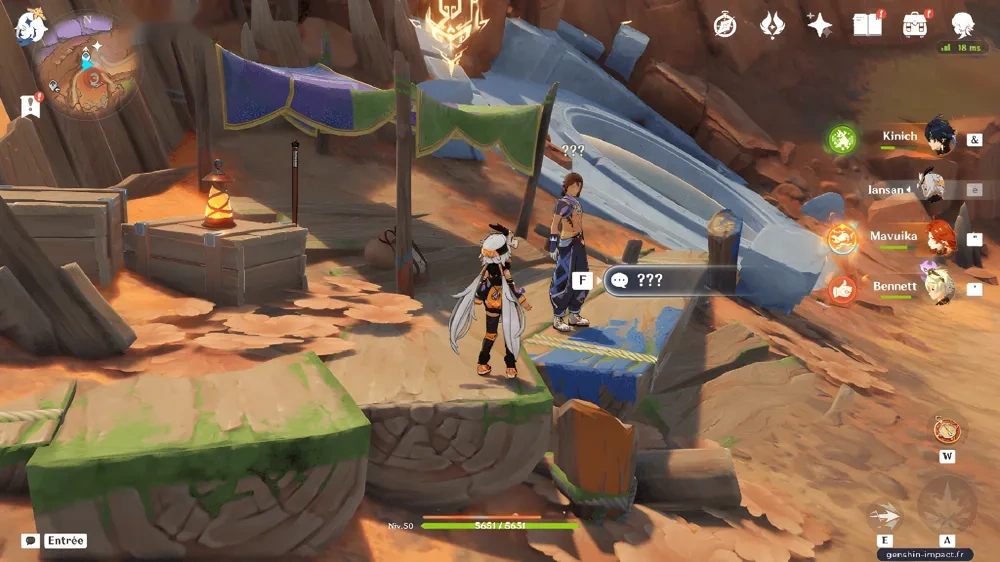
Task: Switch to Kinich in the party
Action: pyautogui.click(x=938, y=138)
